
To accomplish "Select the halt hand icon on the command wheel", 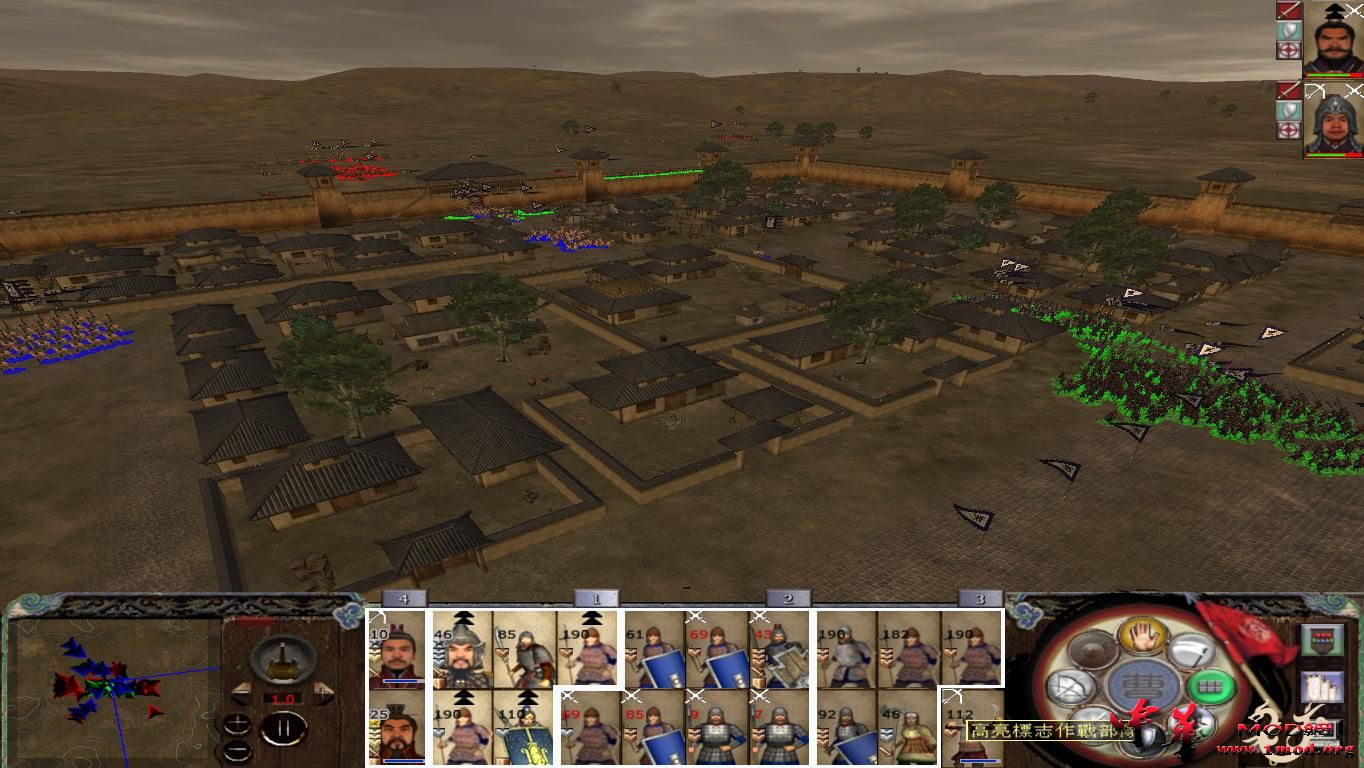I will tap(1144, 638).
